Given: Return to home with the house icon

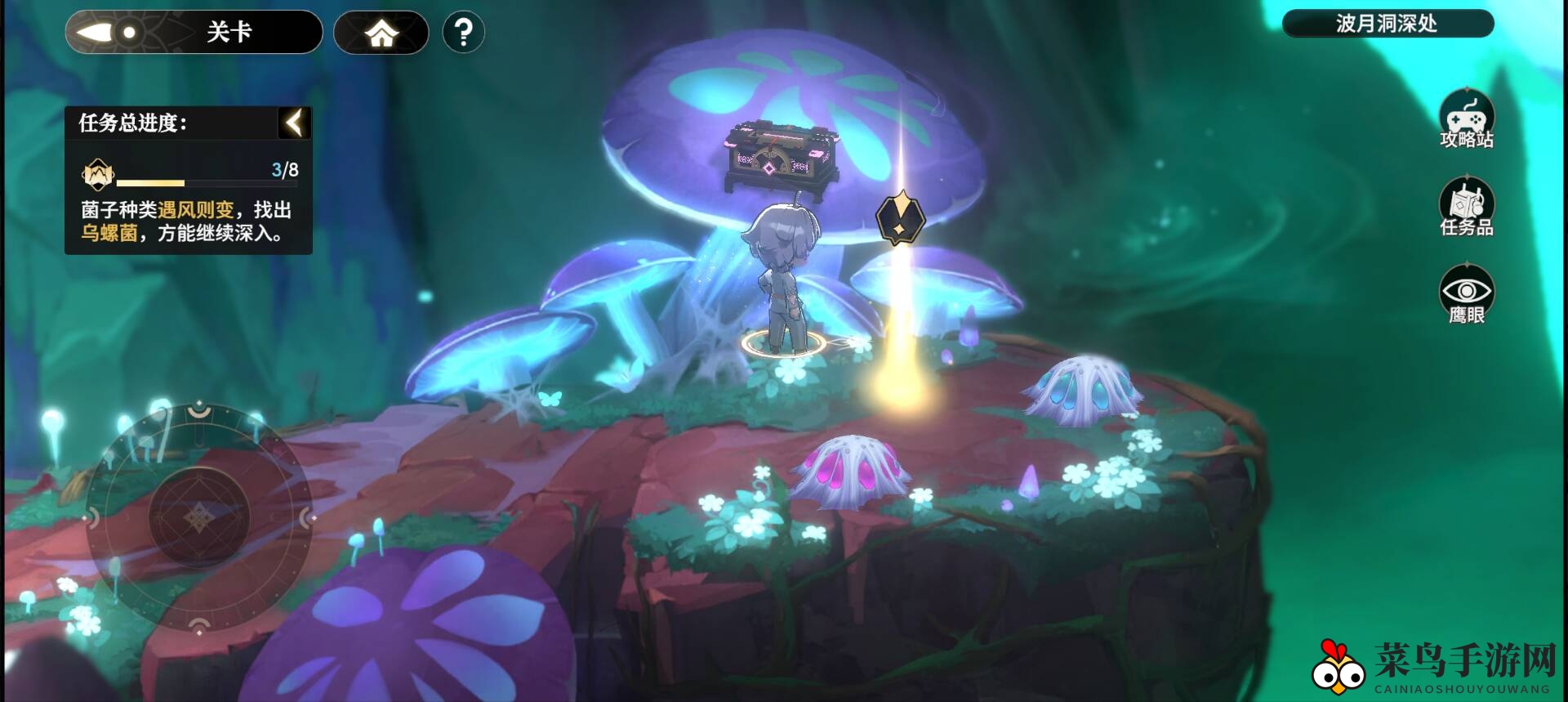Looking at the screenshot, I should (x=381, y=33).
